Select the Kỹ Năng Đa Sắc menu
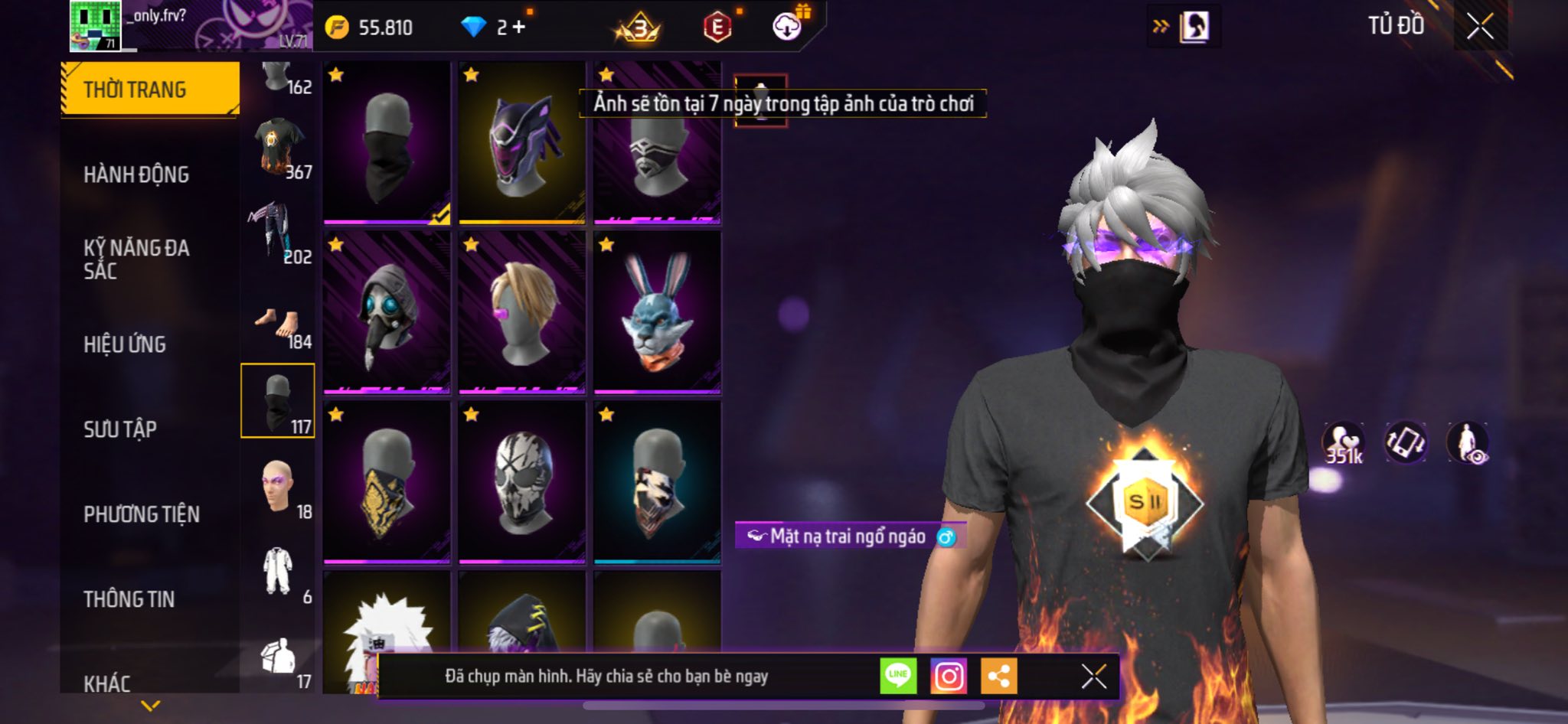1568x724 pixels. point(136,259)
